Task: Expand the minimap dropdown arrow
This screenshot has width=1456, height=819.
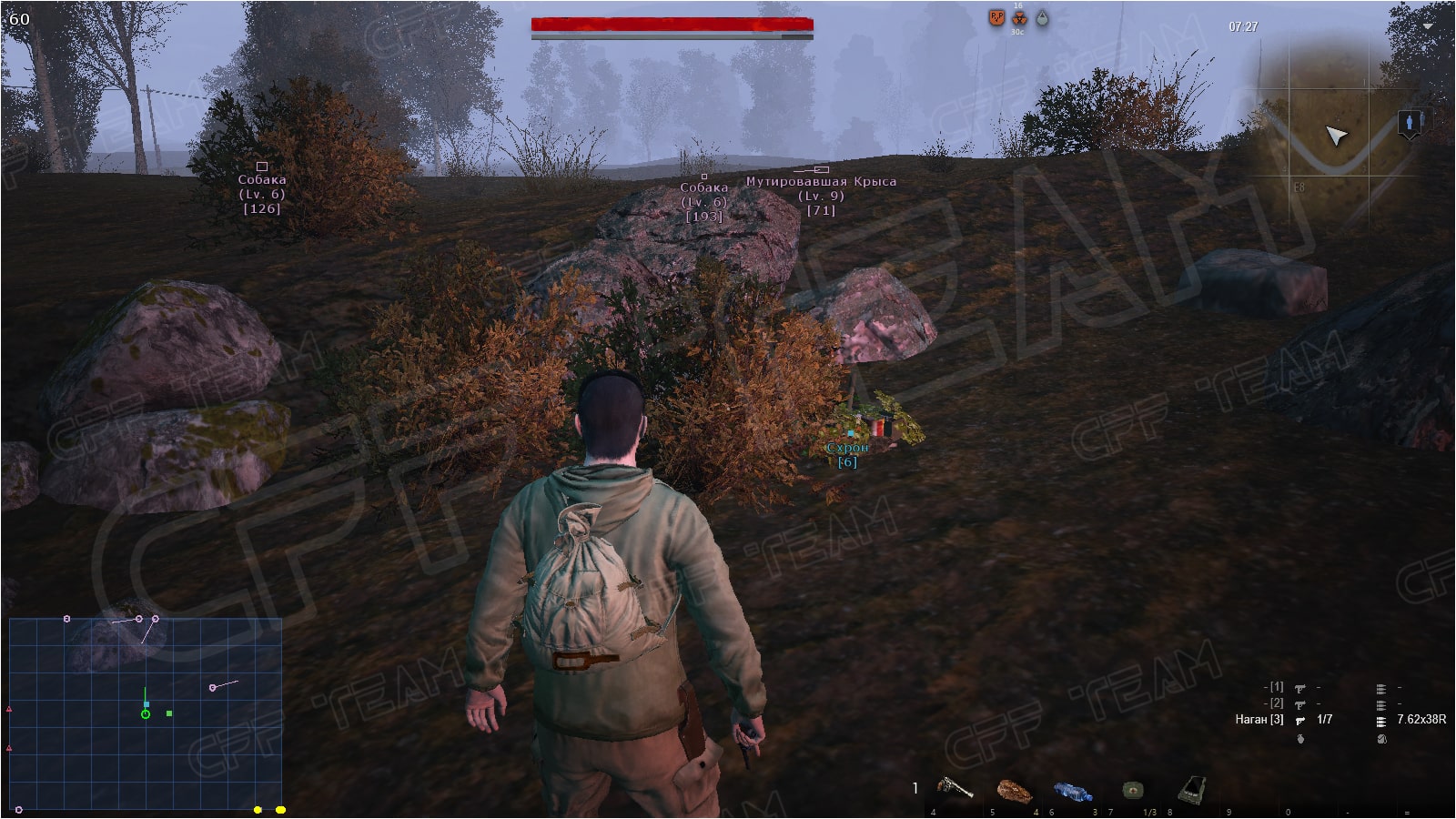Action: pos(1427,27)
